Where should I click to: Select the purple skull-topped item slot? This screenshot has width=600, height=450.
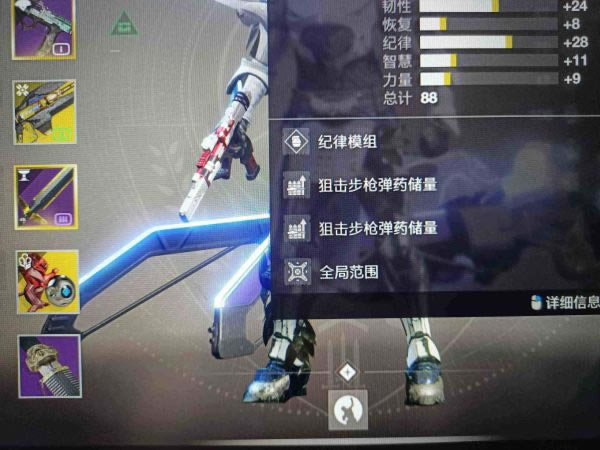pos(49,365)
